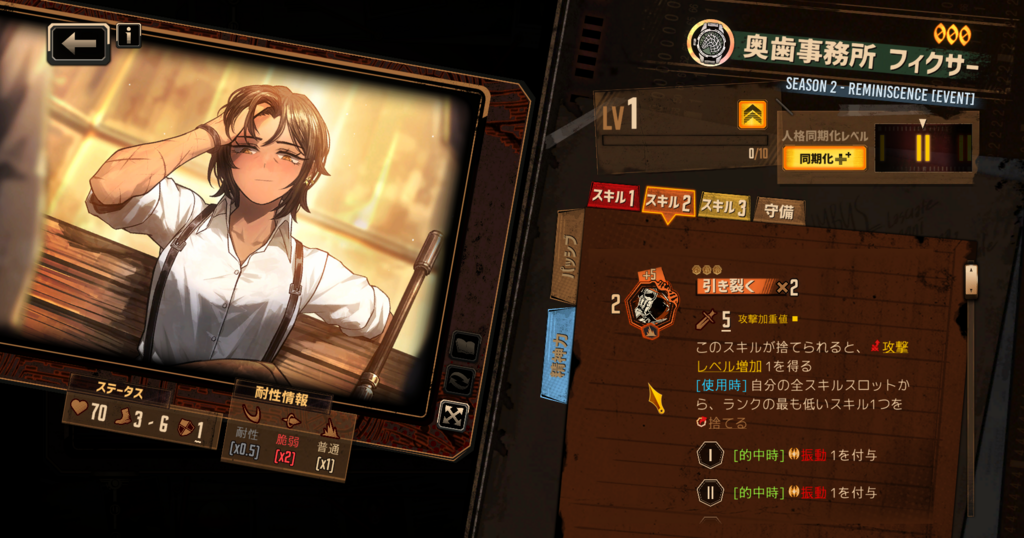Open the スキル3 tab
The width and height of the screenshot is (1024, 538).
[x=723, y=206]
